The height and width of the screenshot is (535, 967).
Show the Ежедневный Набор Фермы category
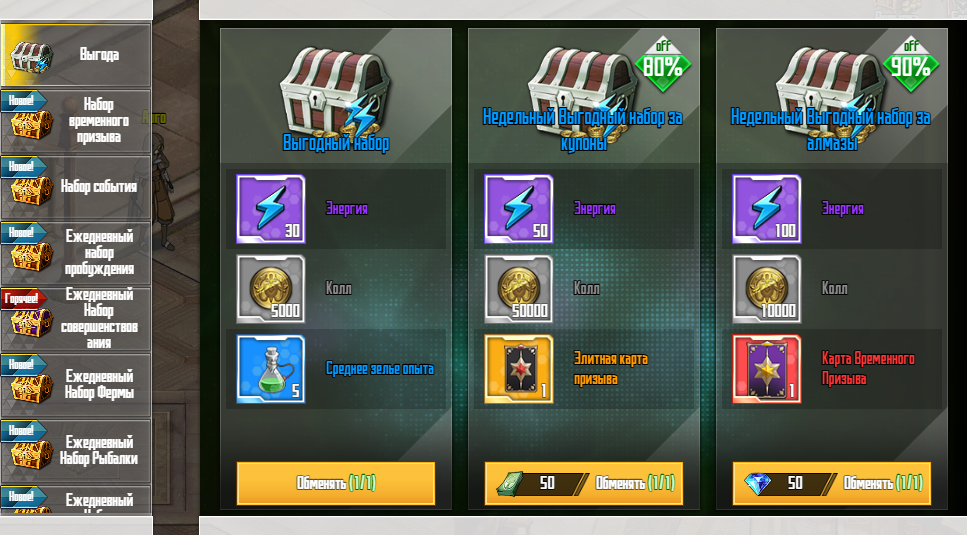pos(76,384)
